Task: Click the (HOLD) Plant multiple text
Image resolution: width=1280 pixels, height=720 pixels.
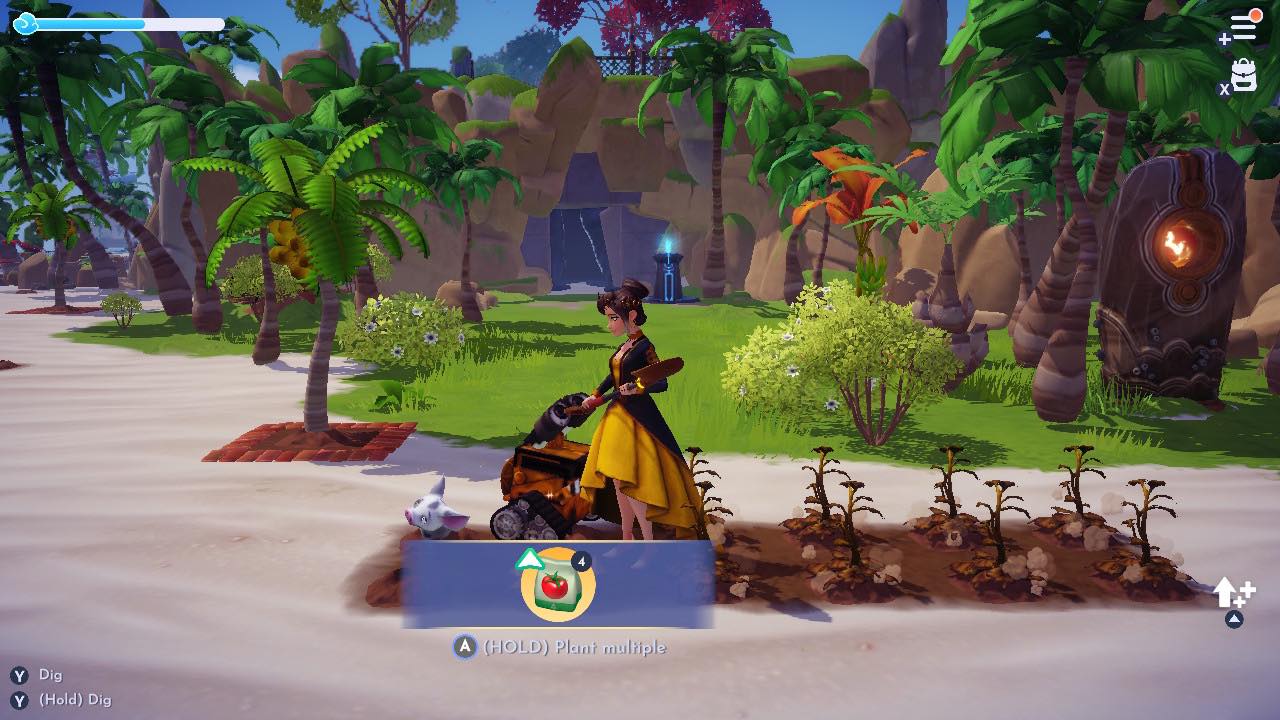Action: (575, 647)
